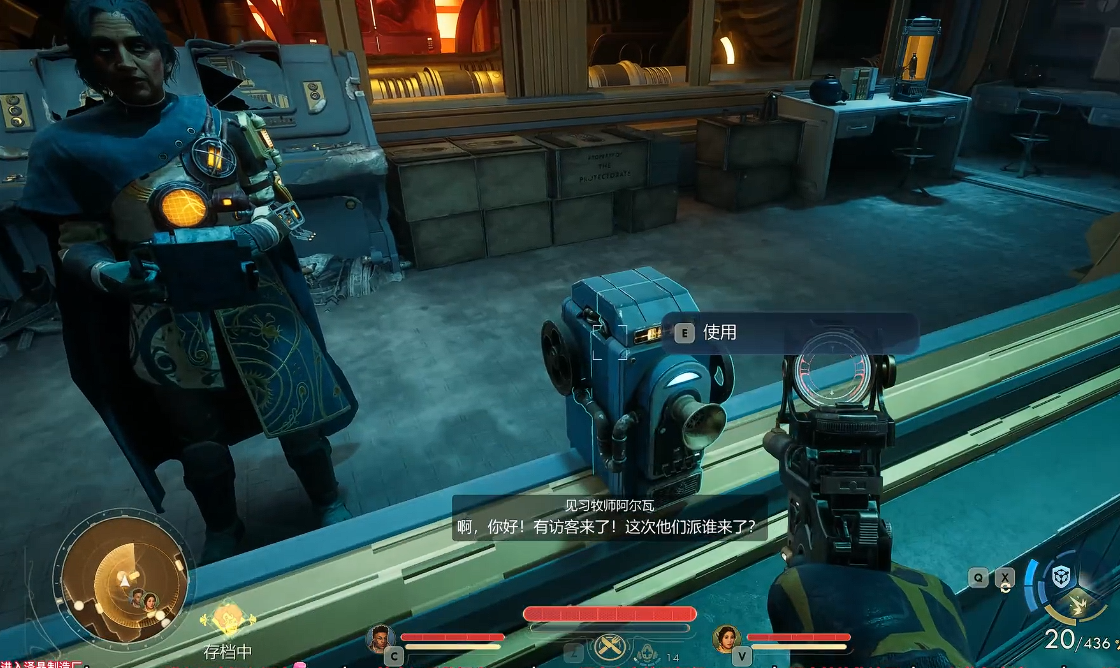Select the gold impact burst weapon icon
The height and width of the screenshot is (668, 1120).
1078,603
